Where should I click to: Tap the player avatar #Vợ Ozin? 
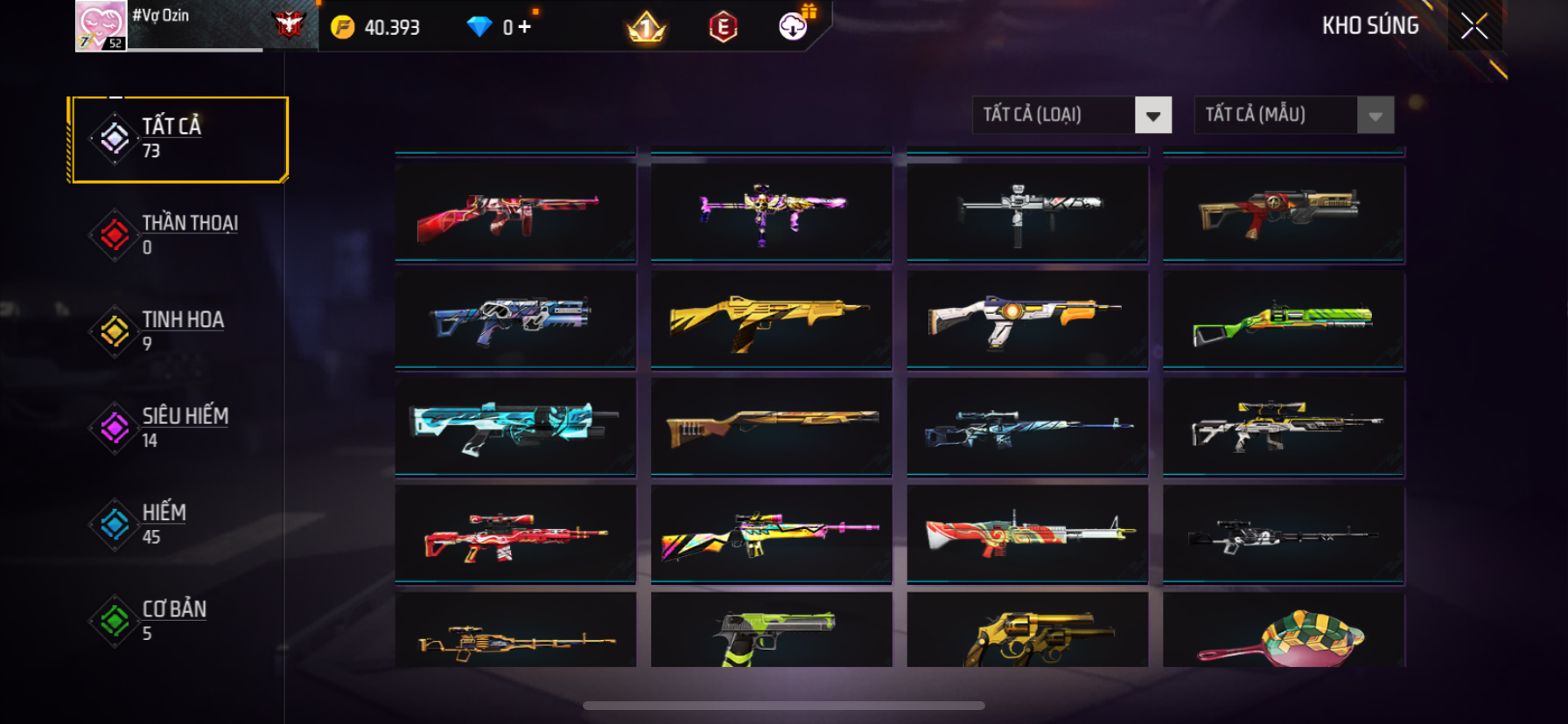point(101,26)
